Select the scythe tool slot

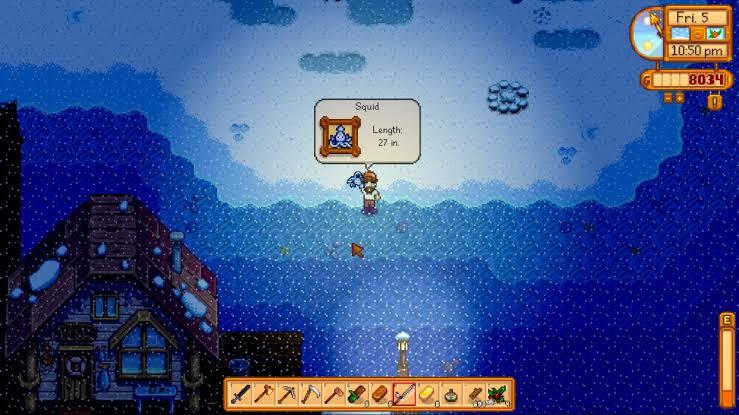point(310,393)
